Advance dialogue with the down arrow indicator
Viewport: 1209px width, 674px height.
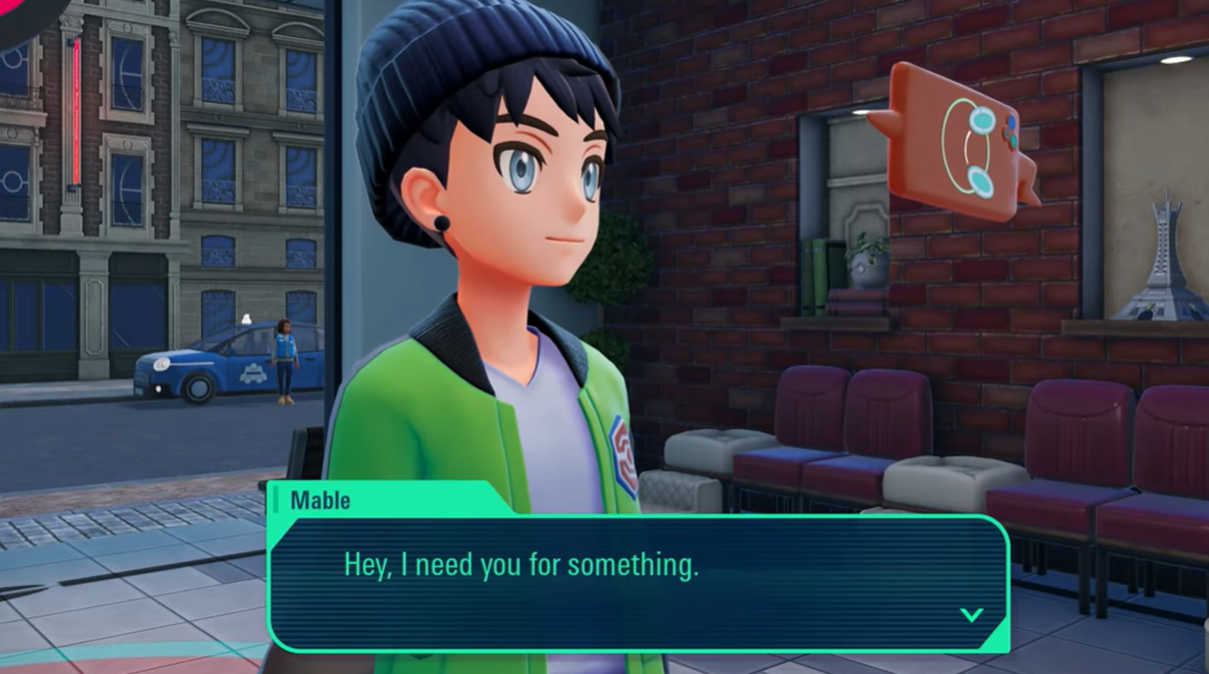point(971,614)
